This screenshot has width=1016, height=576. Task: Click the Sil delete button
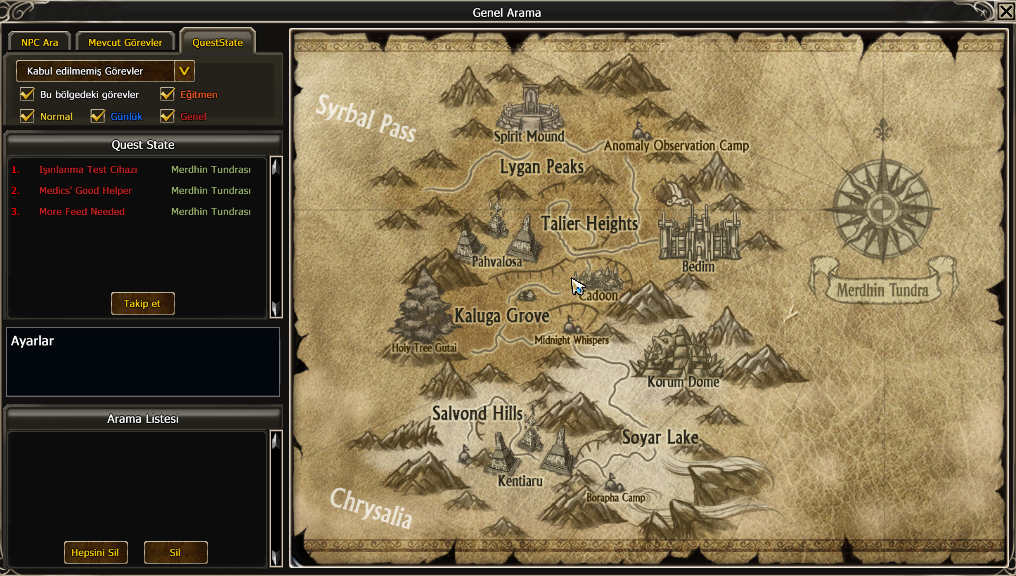coord(175,553)
